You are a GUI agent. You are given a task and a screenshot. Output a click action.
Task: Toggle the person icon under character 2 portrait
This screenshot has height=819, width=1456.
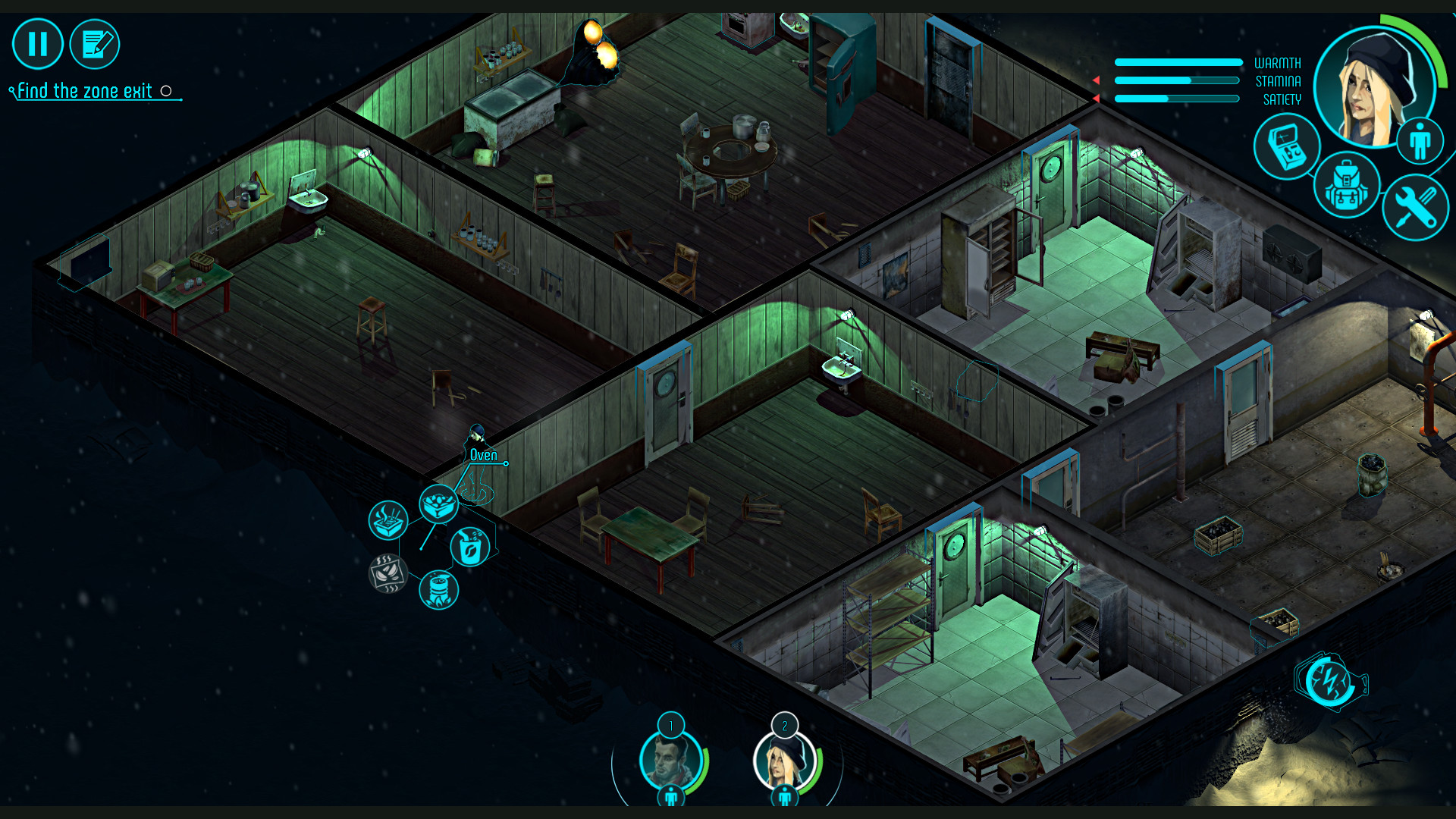click(784, 797)
